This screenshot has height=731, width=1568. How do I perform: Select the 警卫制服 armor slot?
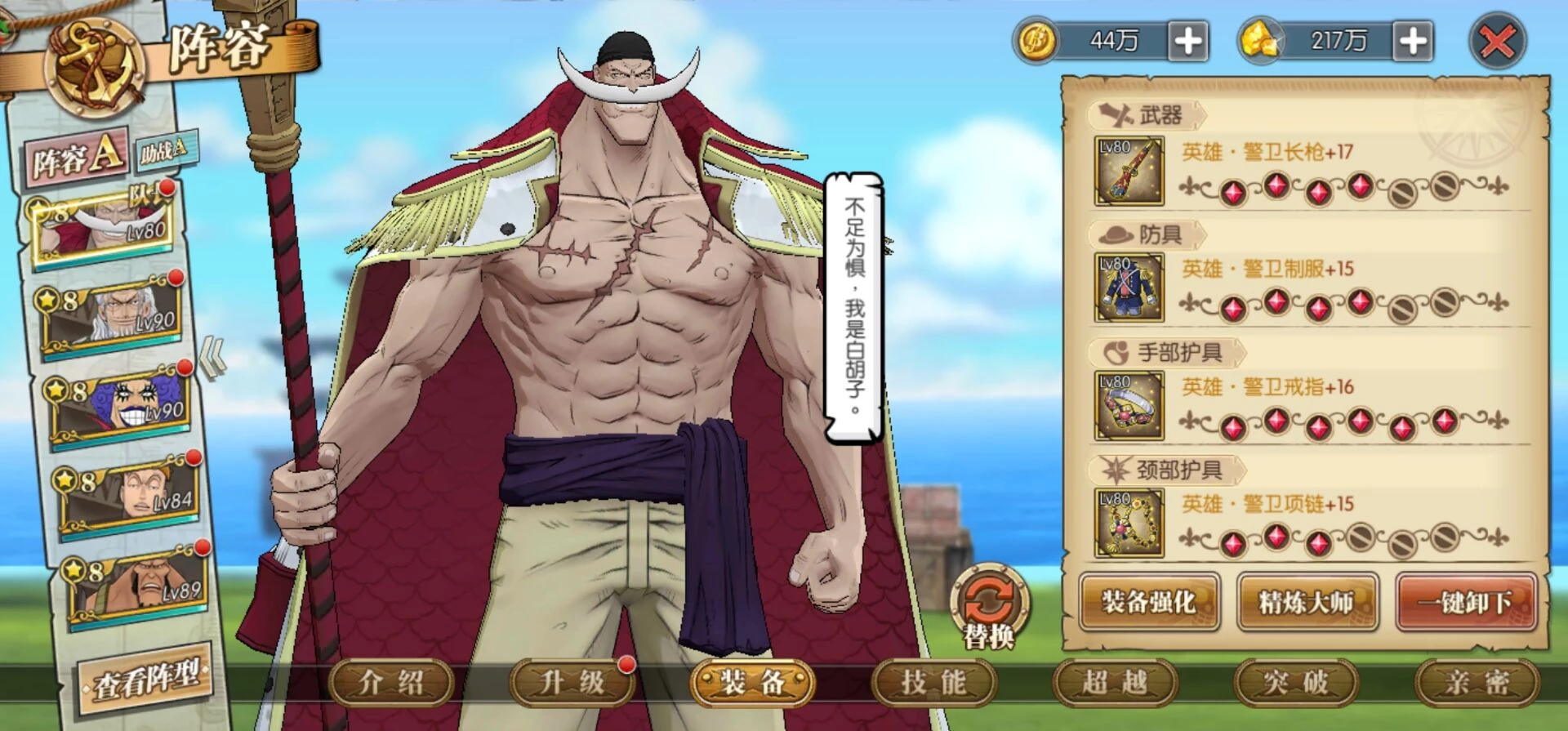(x=1129, y=287)
